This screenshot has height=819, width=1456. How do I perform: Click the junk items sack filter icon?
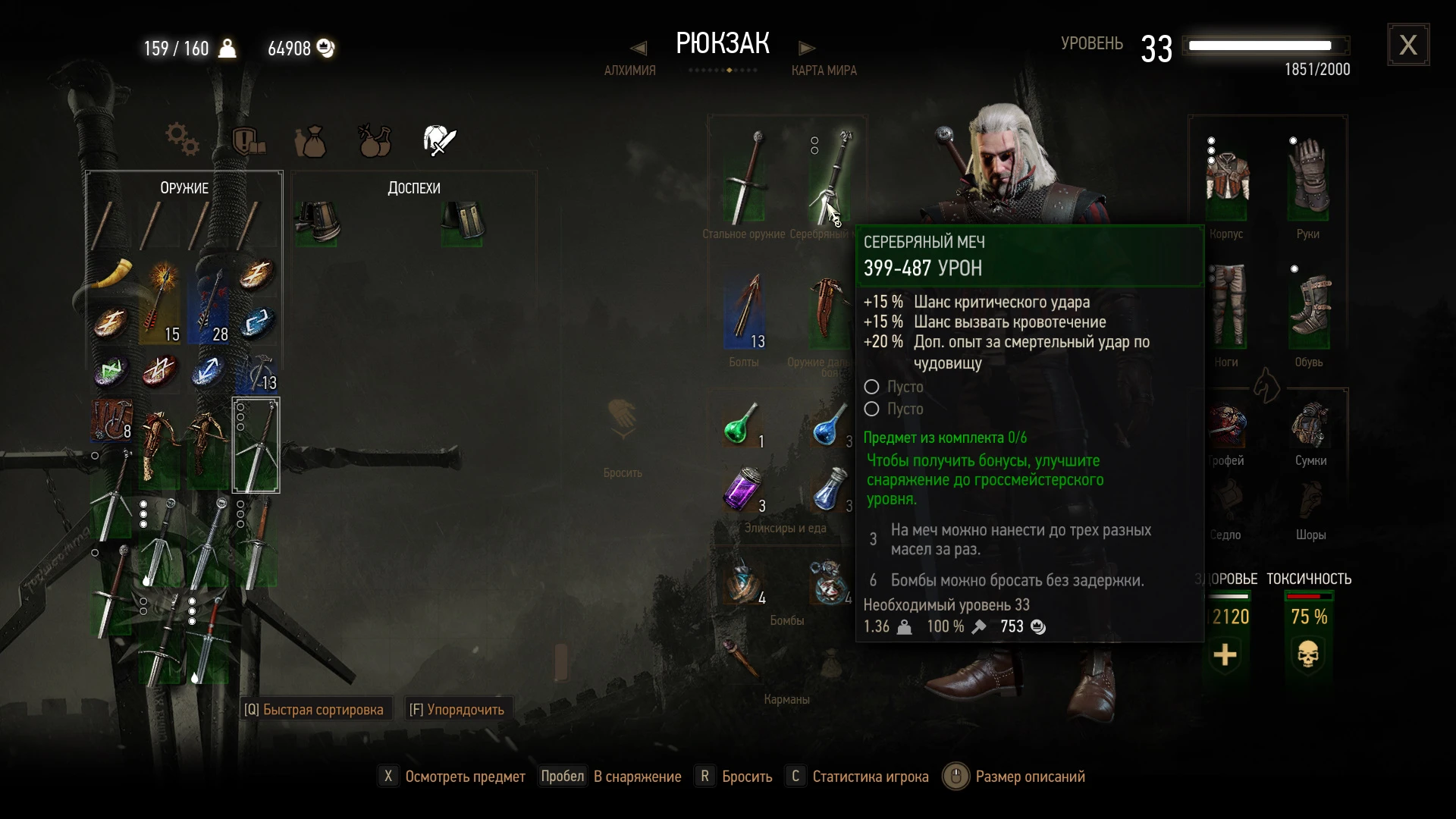pyautogui.click(x=312, y=140)
